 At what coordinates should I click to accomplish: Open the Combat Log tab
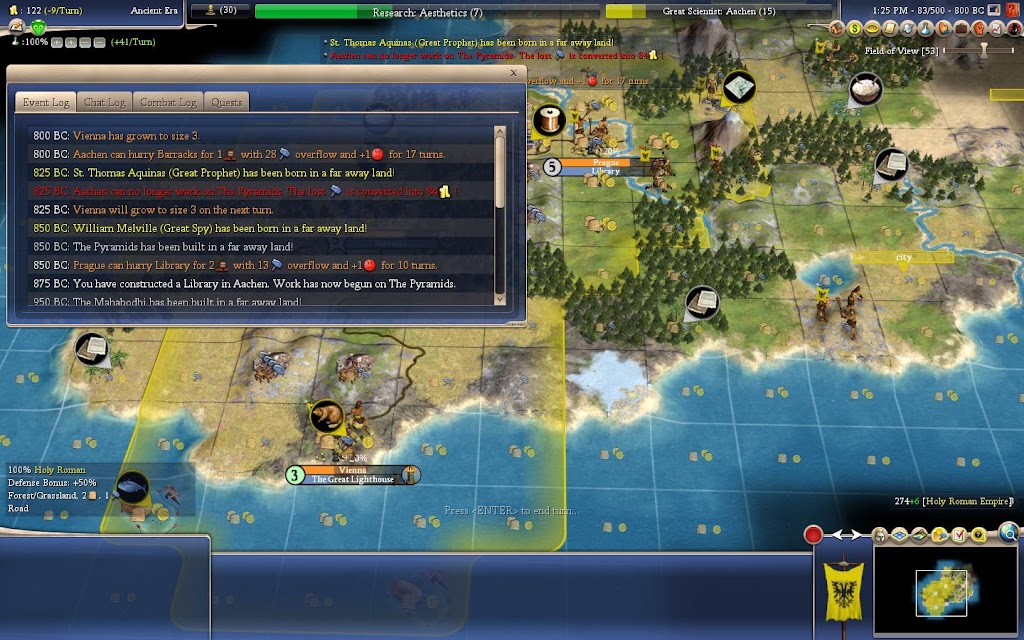pos(167,102)
